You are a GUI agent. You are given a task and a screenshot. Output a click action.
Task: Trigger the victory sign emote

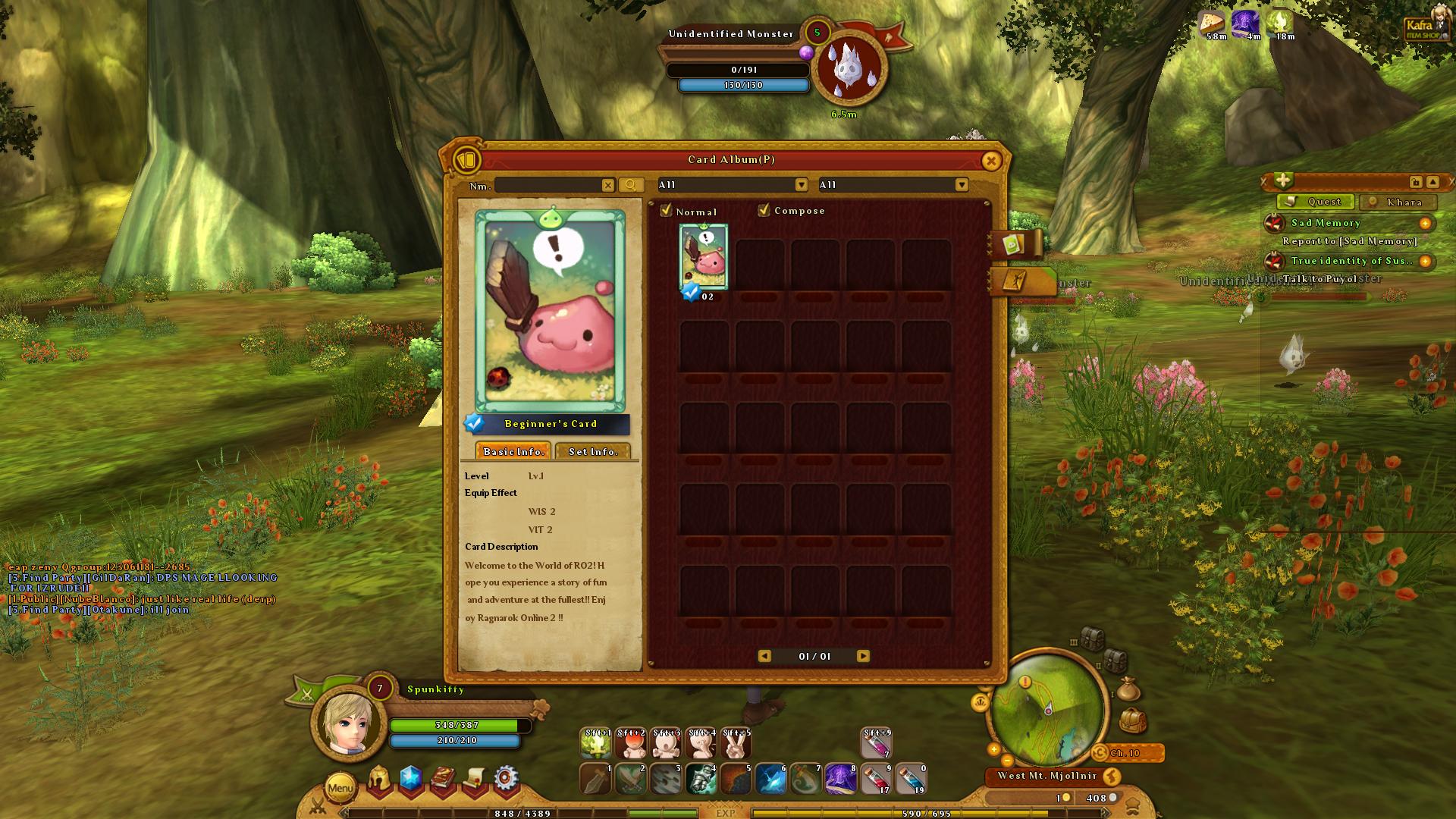[736, 744]
